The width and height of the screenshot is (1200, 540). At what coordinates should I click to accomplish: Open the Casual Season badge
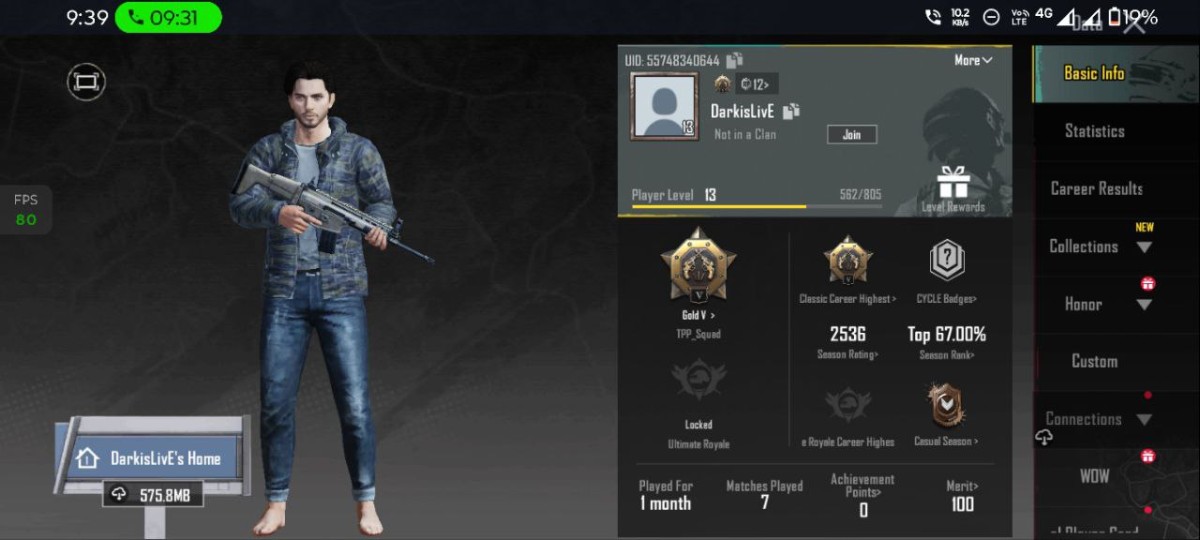[946, 412]
